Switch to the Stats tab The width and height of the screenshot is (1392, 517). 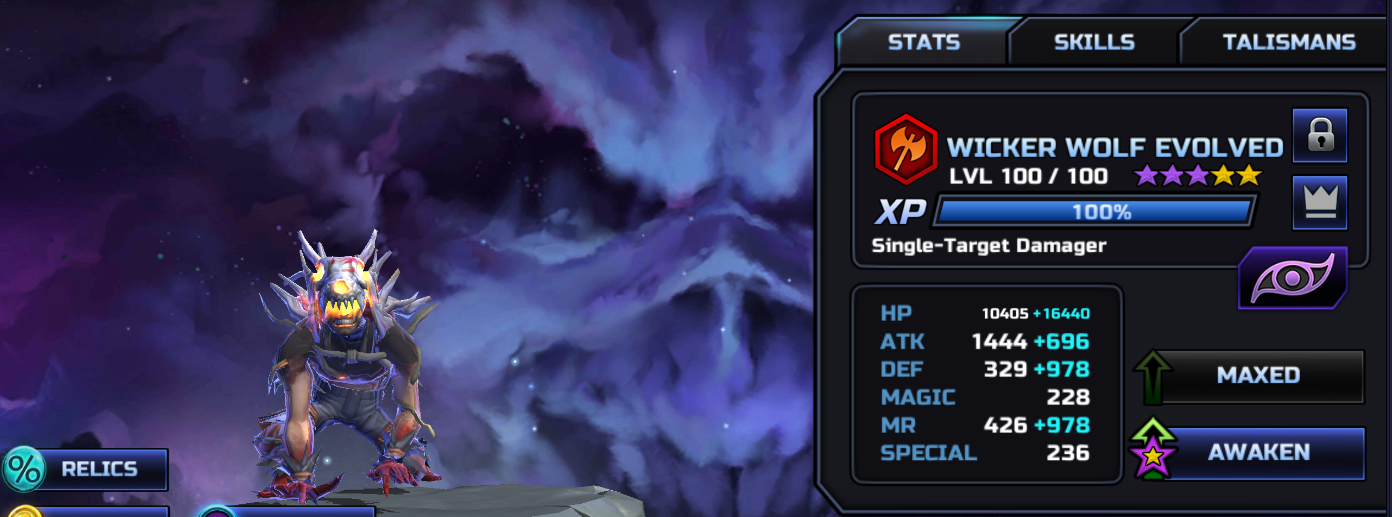923,42
